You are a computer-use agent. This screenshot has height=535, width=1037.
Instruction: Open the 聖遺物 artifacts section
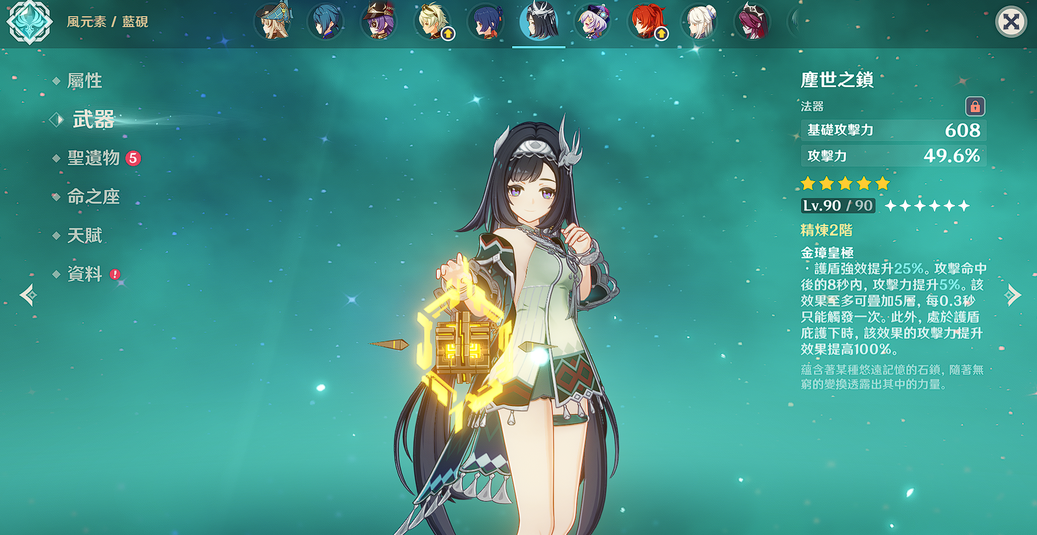[x=94, y=158]
